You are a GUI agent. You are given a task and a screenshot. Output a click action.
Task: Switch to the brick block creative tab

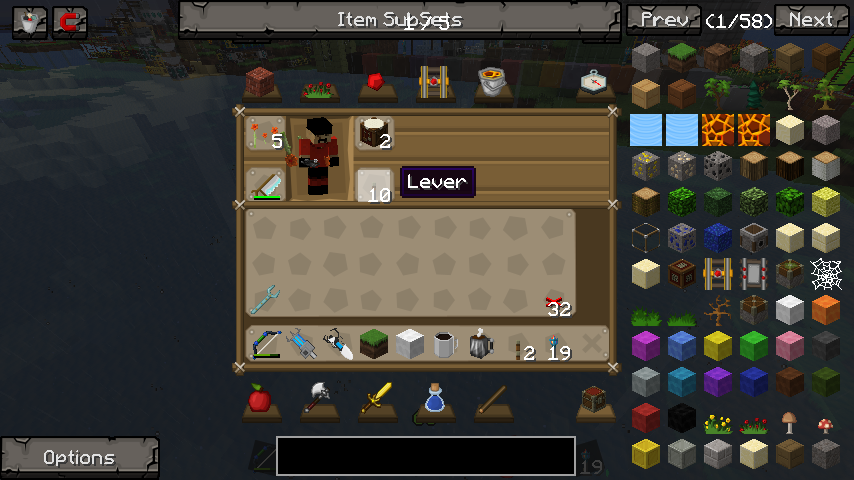tap(260, 82)
